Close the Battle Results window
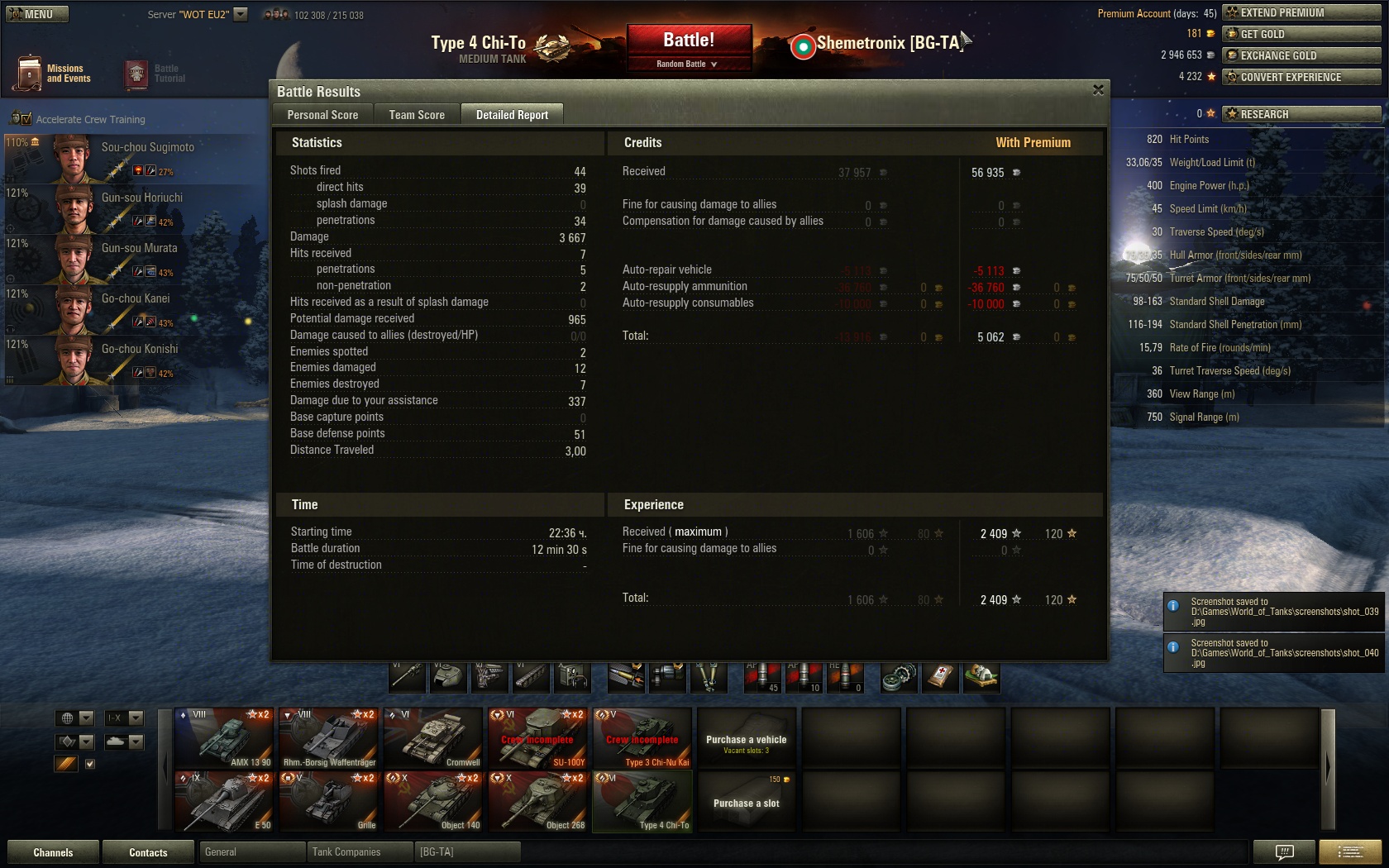Image resolution: width=1389 pixels, height=868 pixels. [1098, 90]
